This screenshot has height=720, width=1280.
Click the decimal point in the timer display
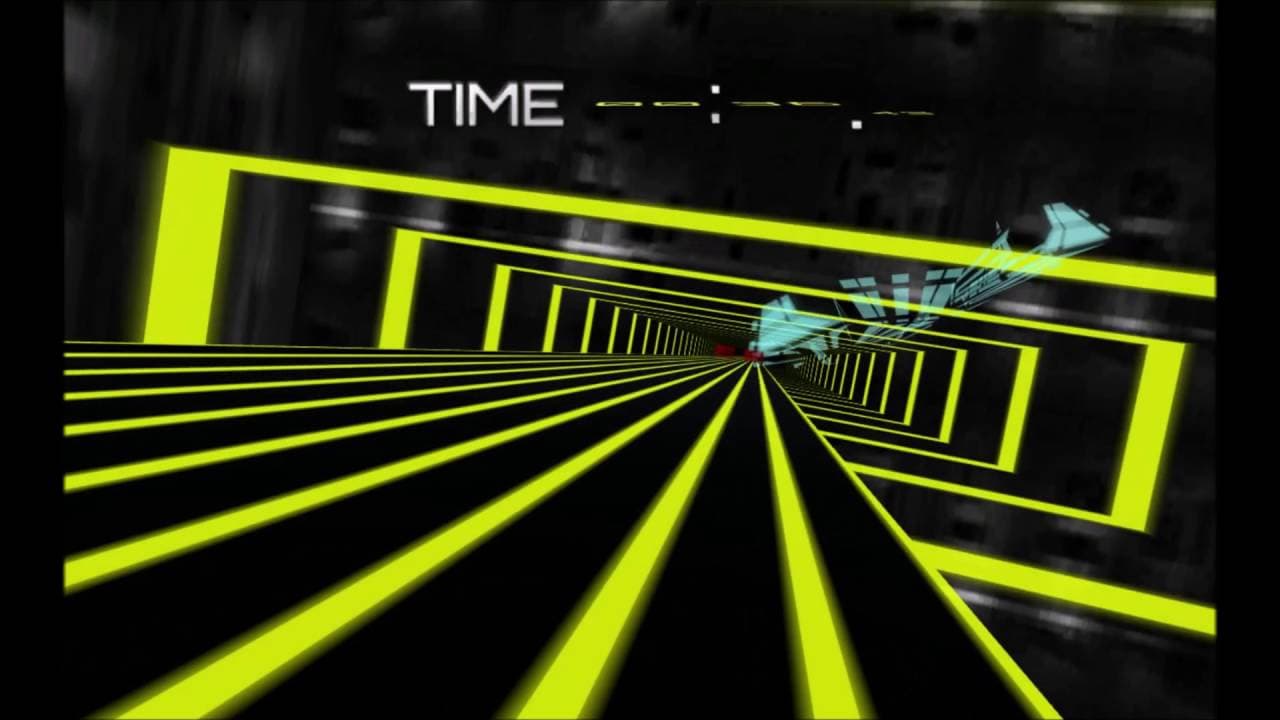pos(858,125)
